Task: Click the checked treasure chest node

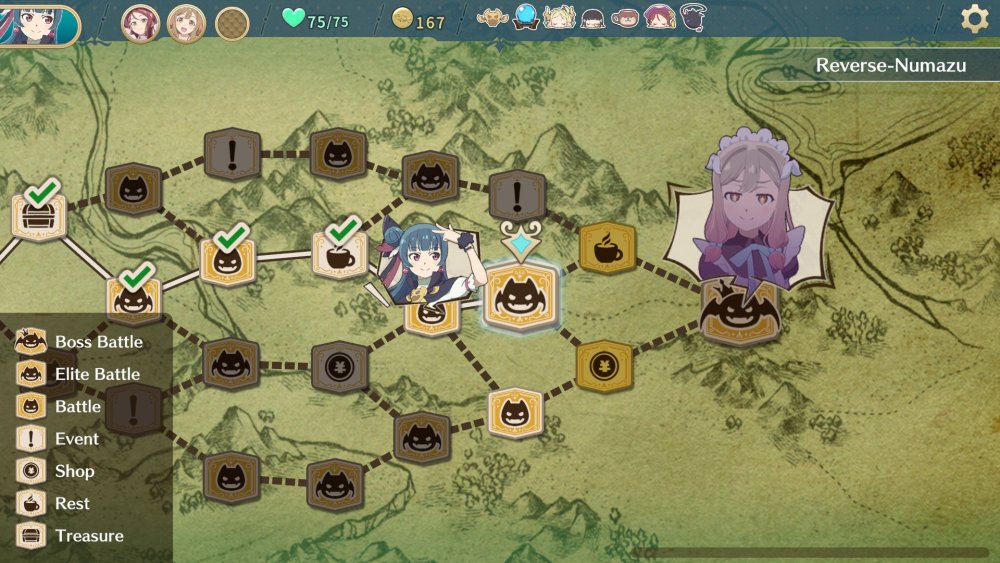Action: pos(39,217)
